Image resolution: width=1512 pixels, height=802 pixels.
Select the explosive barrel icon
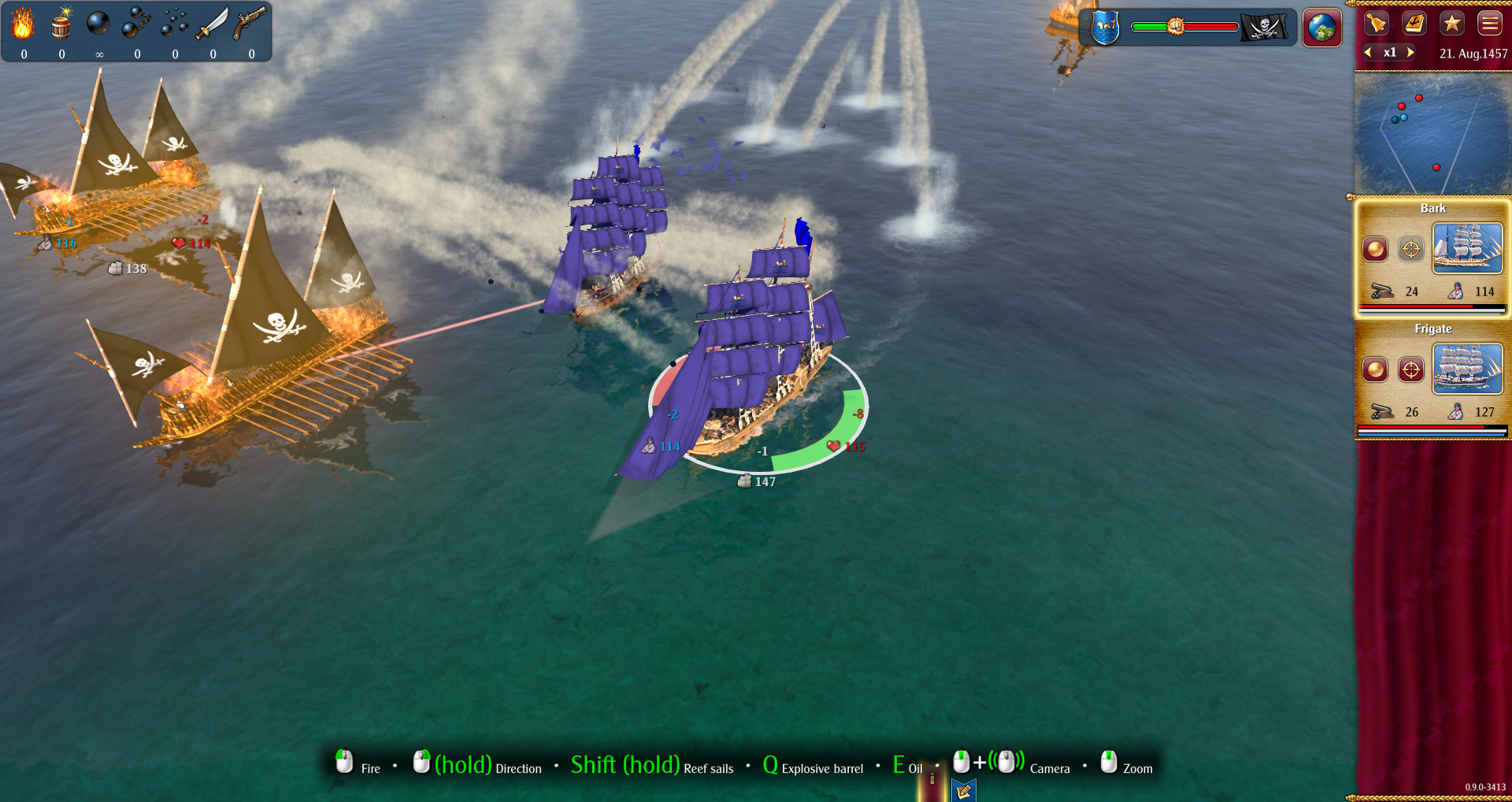[x=61, y=24]
